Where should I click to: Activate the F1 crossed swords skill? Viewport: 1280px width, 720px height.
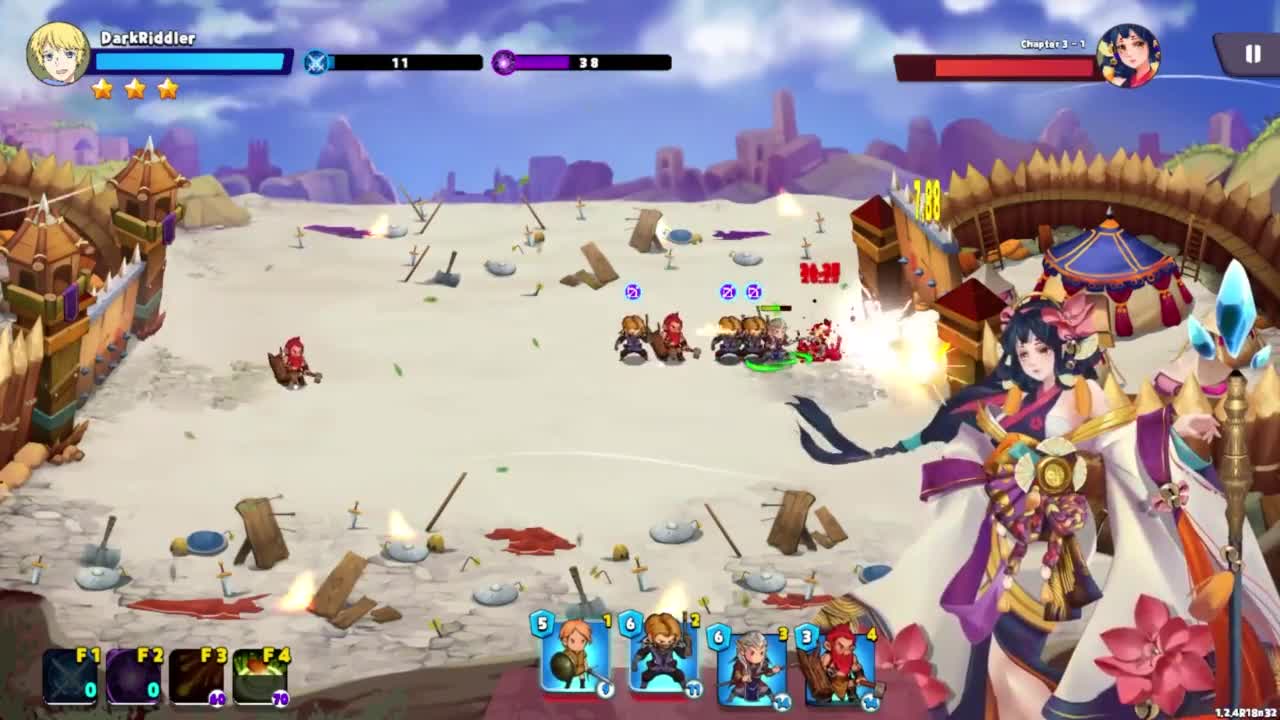[x=71, y=676]
